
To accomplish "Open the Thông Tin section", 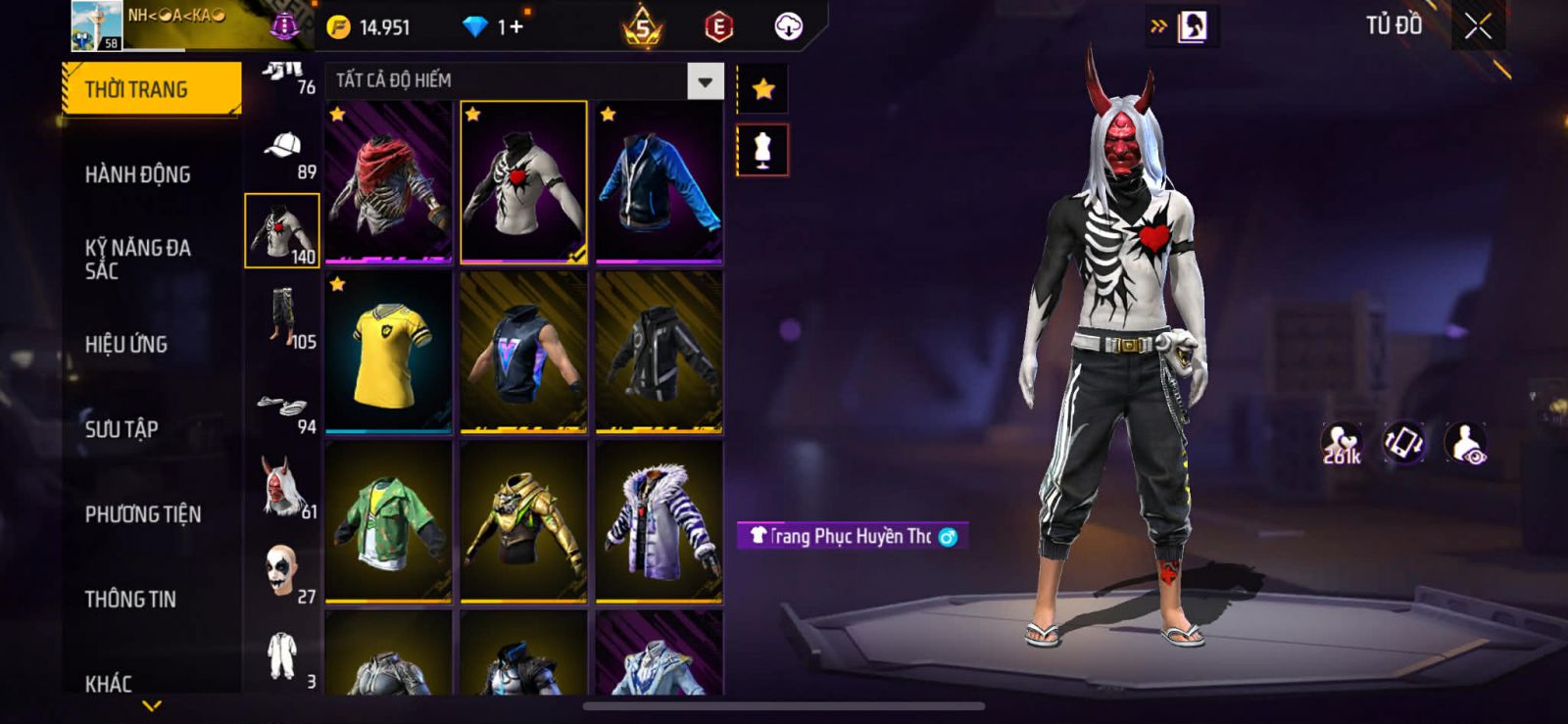I will pyautogui.click(x=130, y=599).
